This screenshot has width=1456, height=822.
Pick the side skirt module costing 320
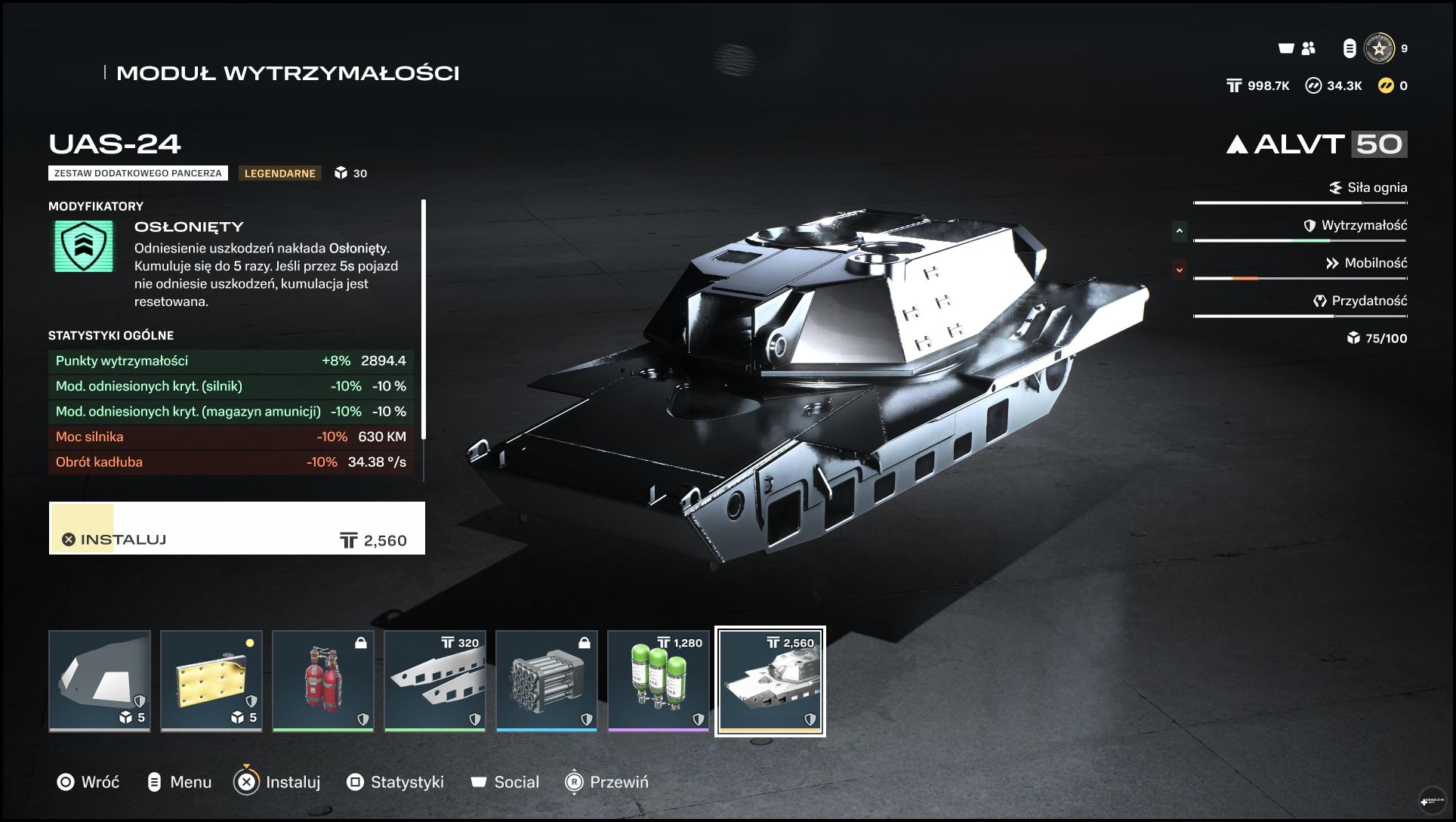click(435, 681)
